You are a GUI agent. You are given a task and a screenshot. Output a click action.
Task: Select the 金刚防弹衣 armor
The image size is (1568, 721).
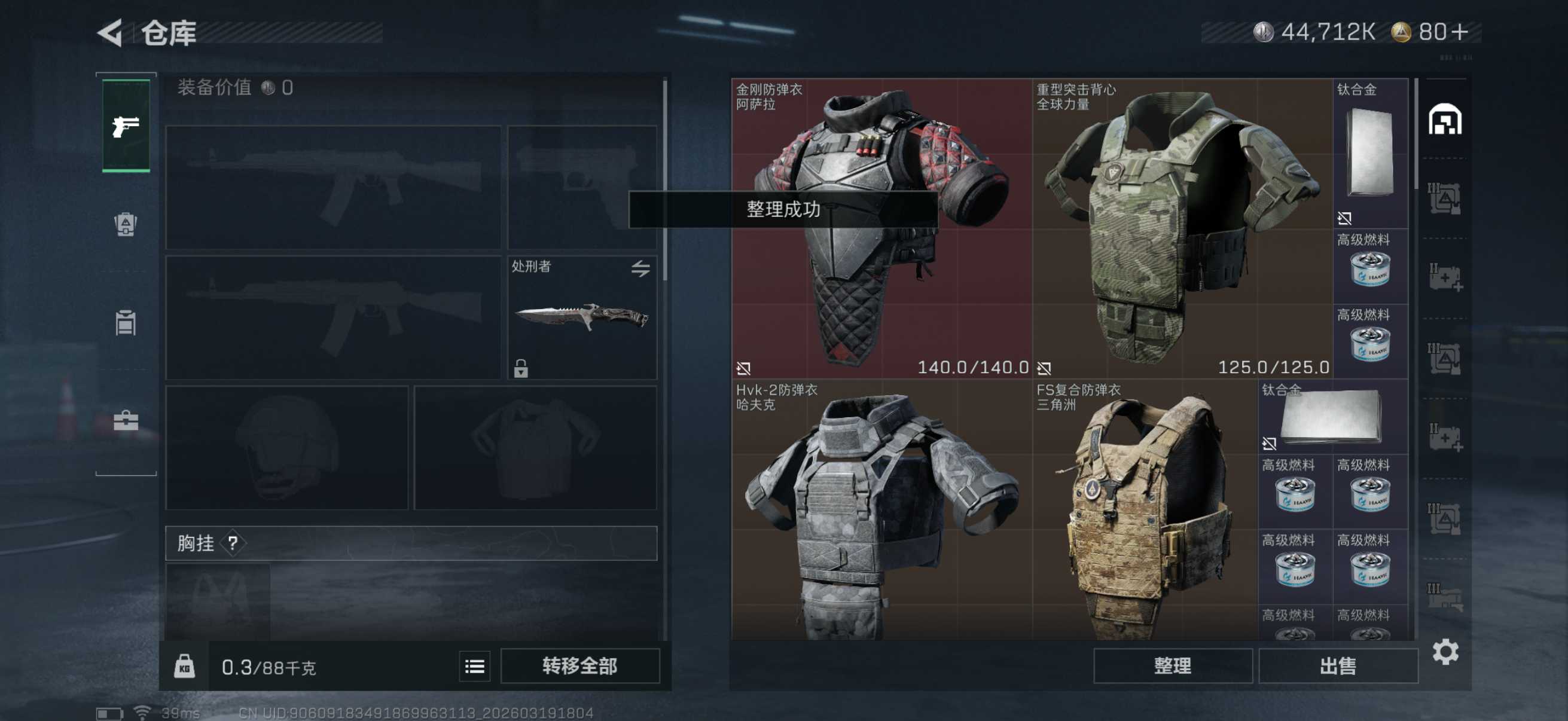click(881, 228)
